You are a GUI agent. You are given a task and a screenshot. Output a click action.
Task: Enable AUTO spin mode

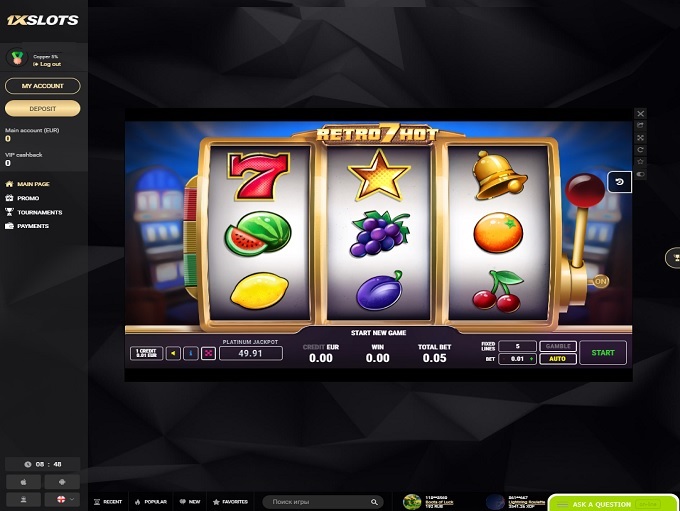[557, 358]
